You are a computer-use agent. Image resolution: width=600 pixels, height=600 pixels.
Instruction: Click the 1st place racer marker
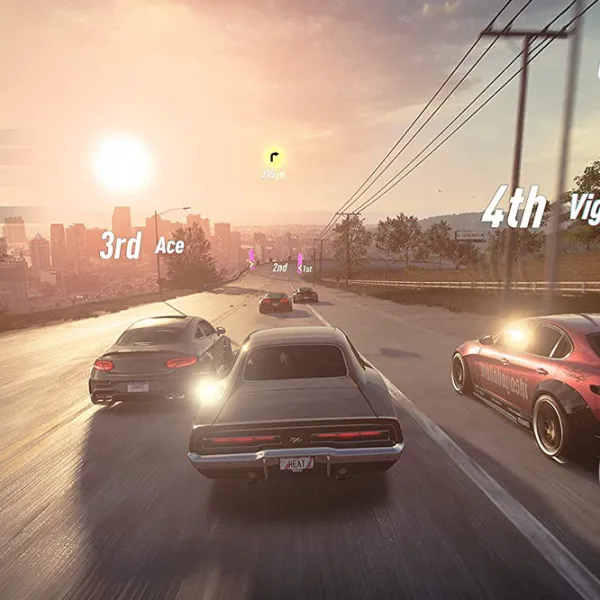(x=304, y=267)
